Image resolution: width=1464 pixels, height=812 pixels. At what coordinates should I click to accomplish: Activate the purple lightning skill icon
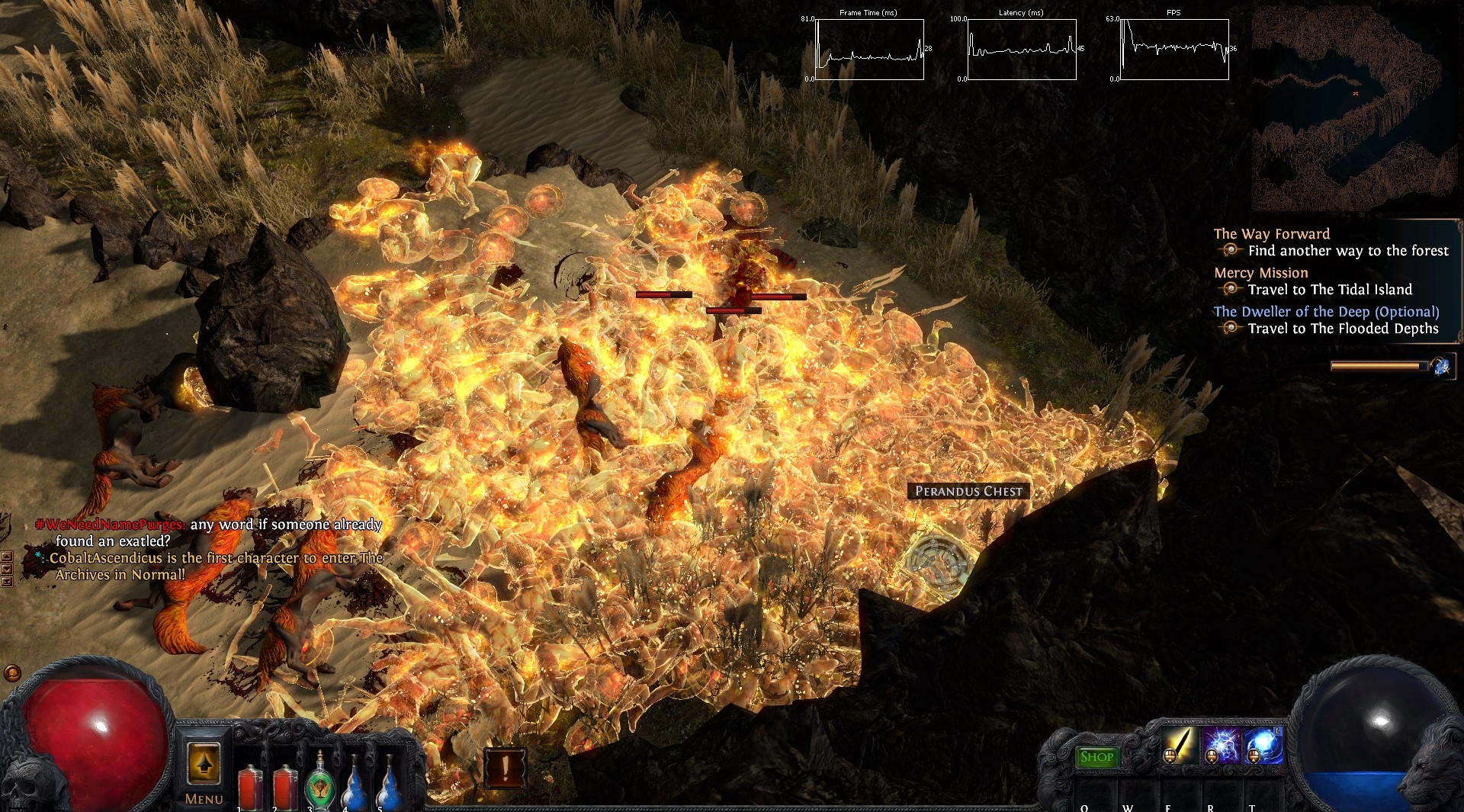[1221, 745]
